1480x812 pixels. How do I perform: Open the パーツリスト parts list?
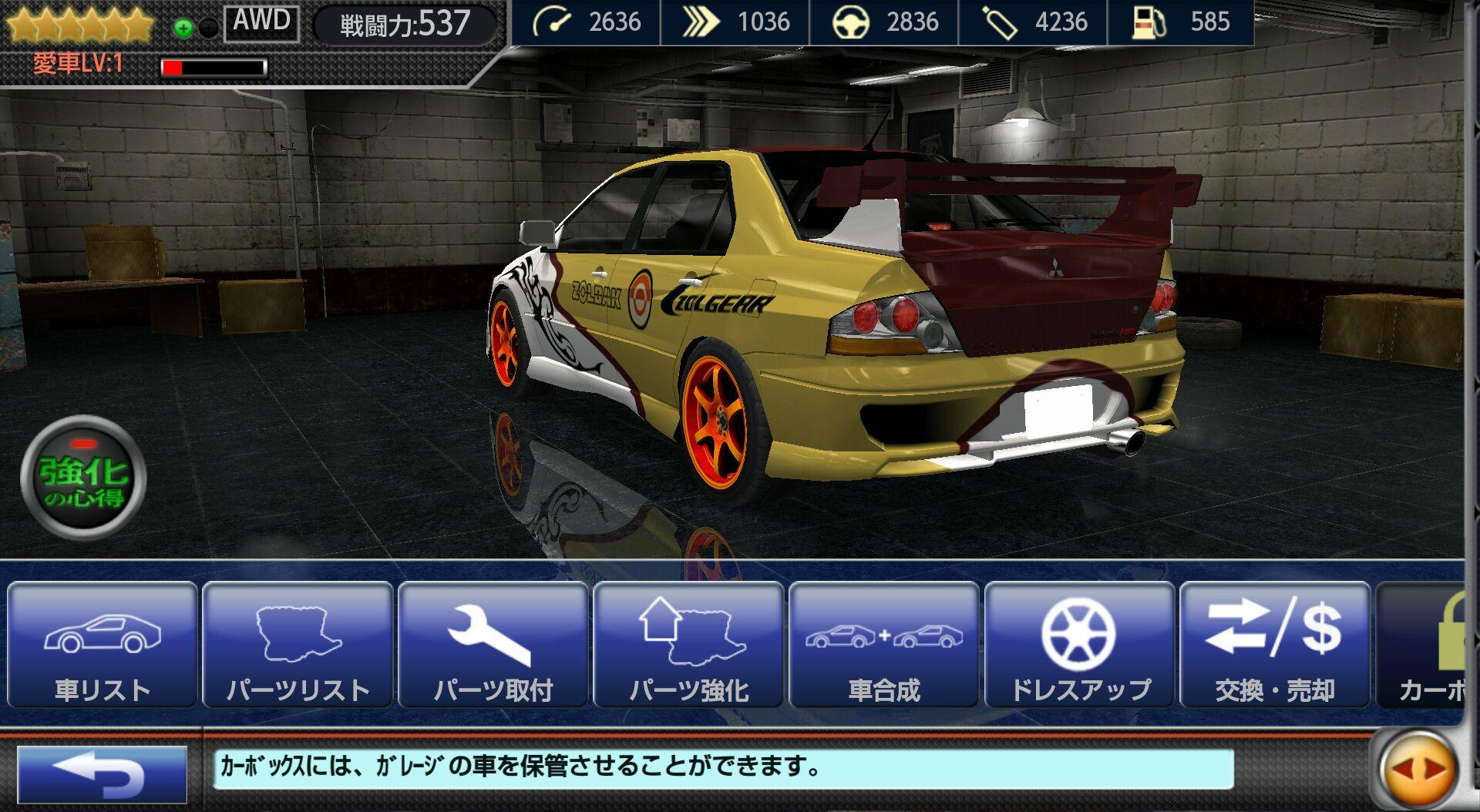[298, 646]
